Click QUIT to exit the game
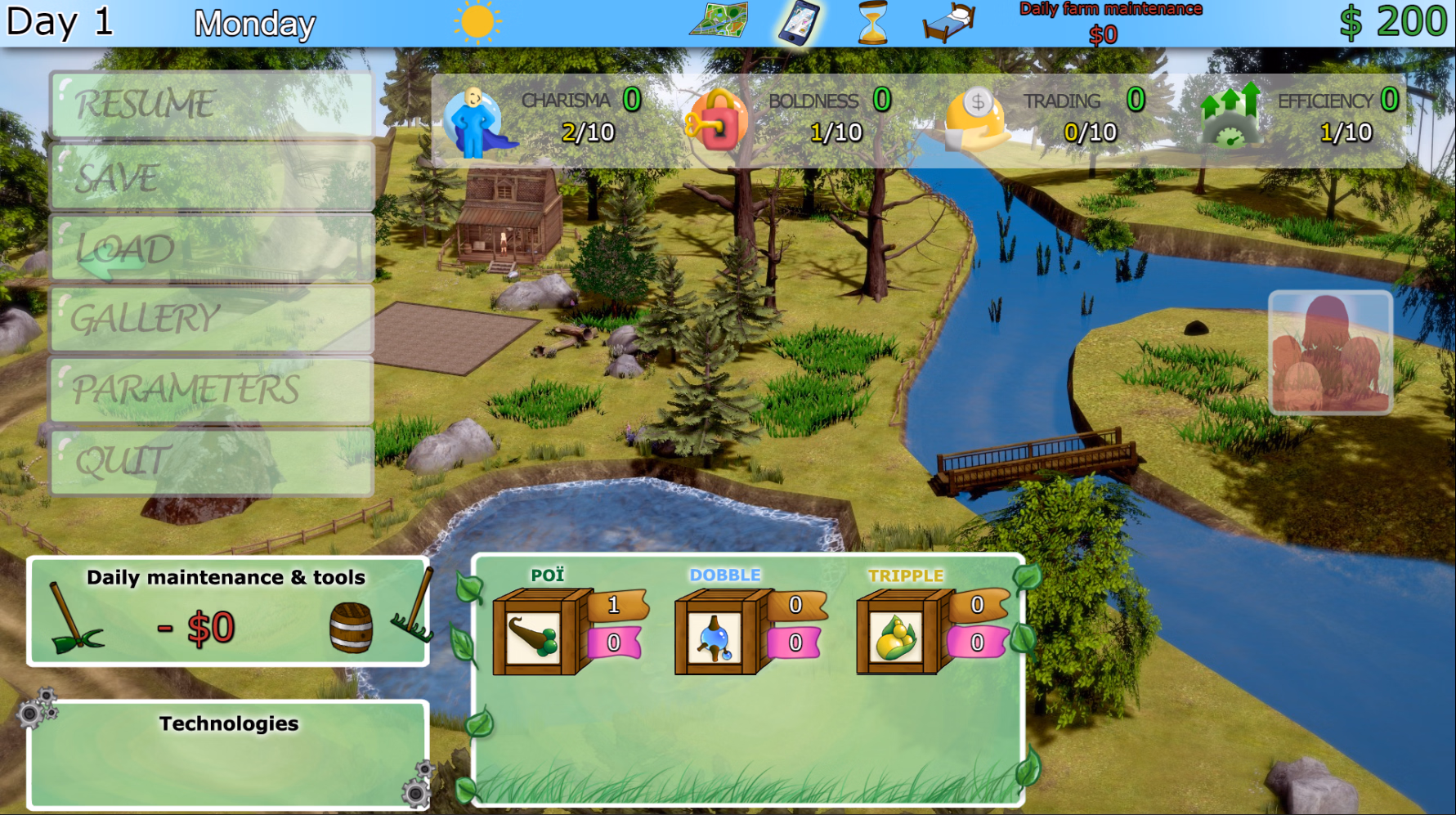This screenshot has height=815, width=1456. click(213, 462)
